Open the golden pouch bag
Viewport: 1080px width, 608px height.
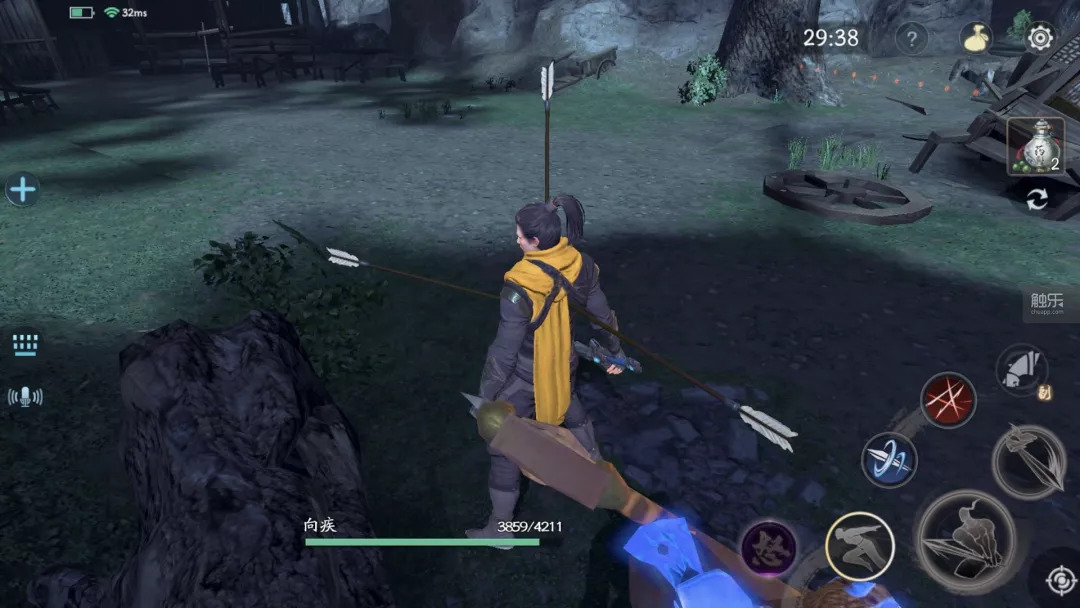coord(976,38)
